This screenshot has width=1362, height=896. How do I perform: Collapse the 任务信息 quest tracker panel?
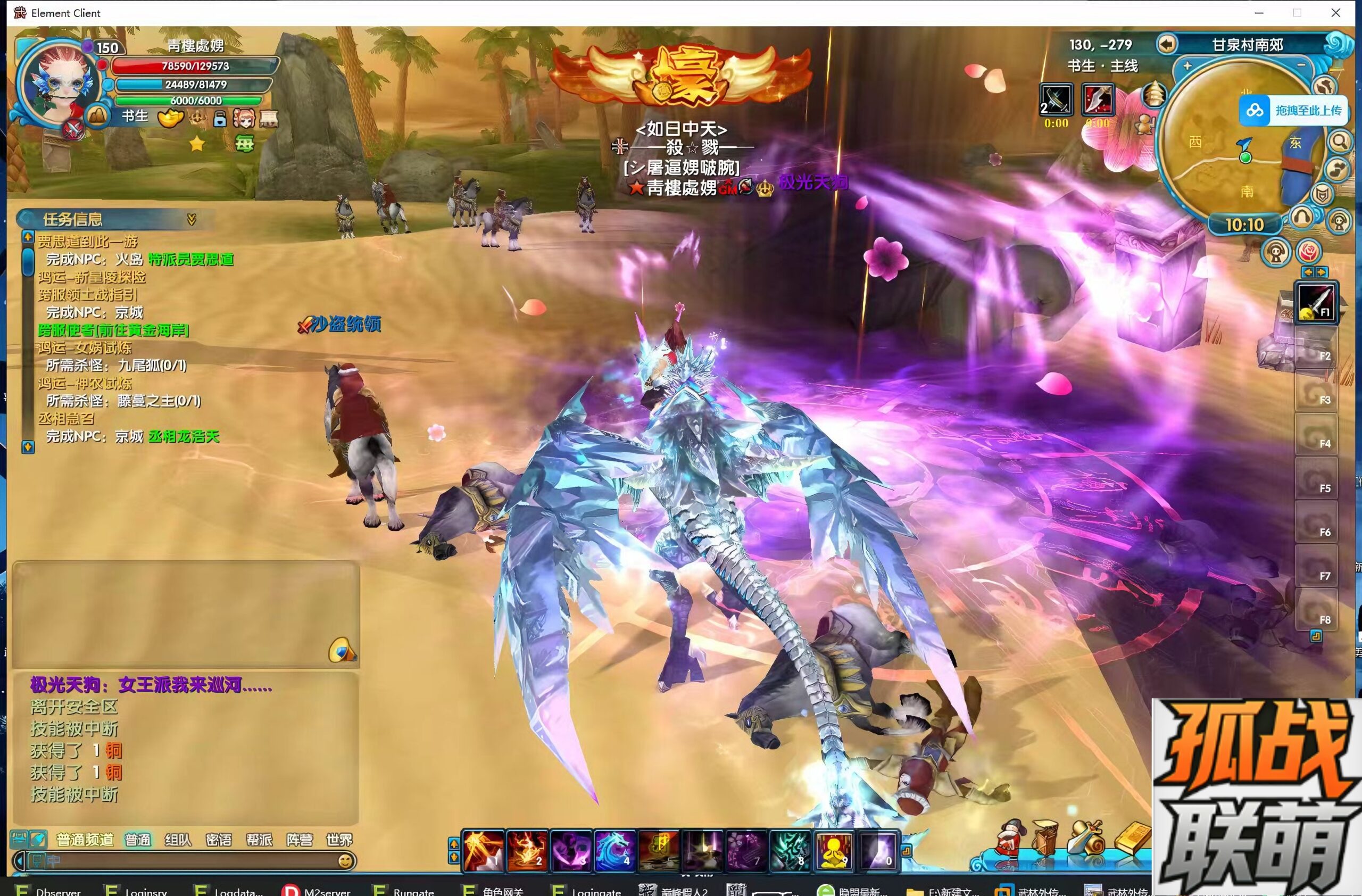192,219
